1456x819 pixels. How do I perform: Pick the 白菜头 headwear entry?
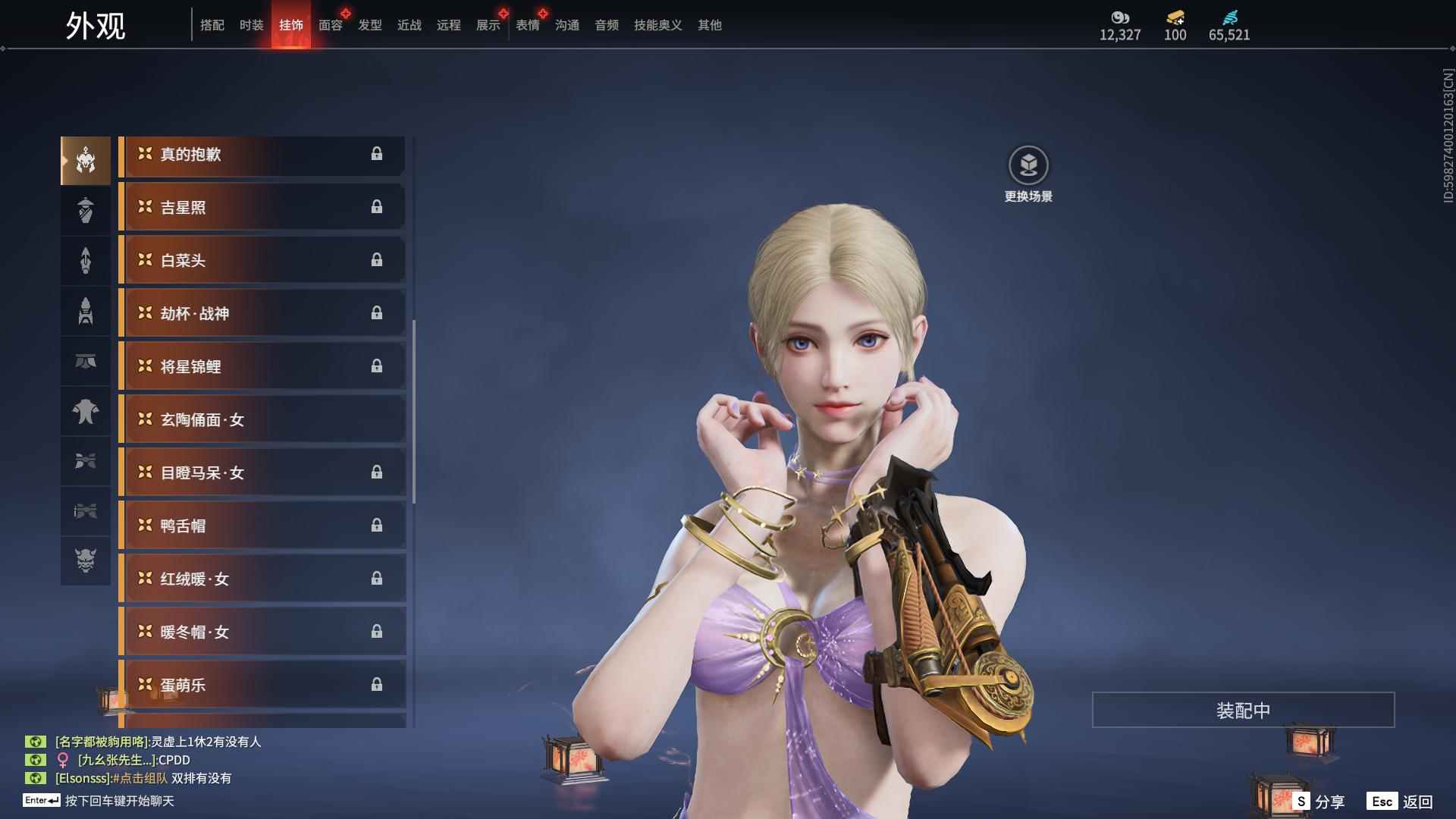[x=262, y=261]
